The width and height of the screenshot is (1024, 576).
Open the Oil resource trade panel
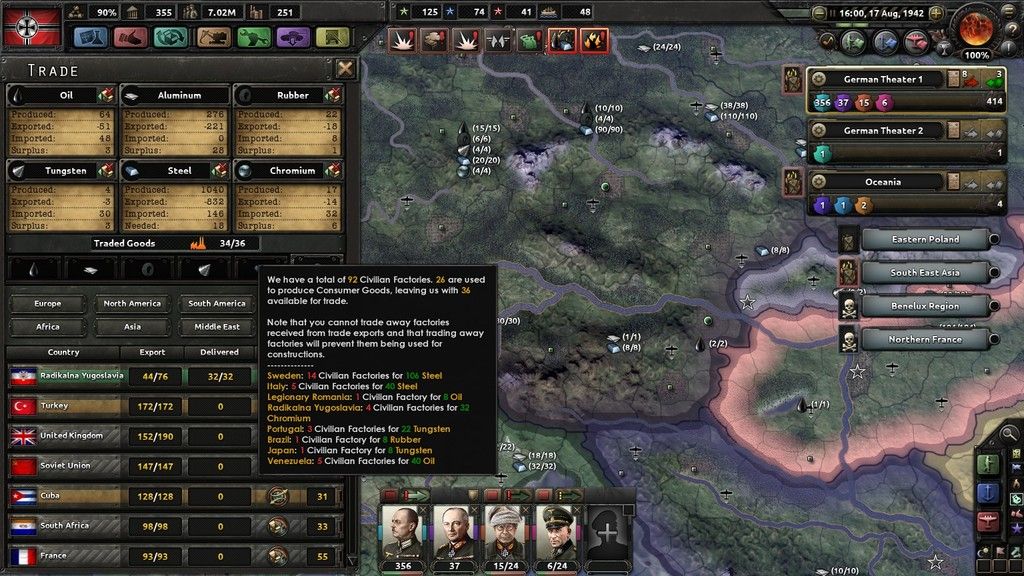(62, 95)
